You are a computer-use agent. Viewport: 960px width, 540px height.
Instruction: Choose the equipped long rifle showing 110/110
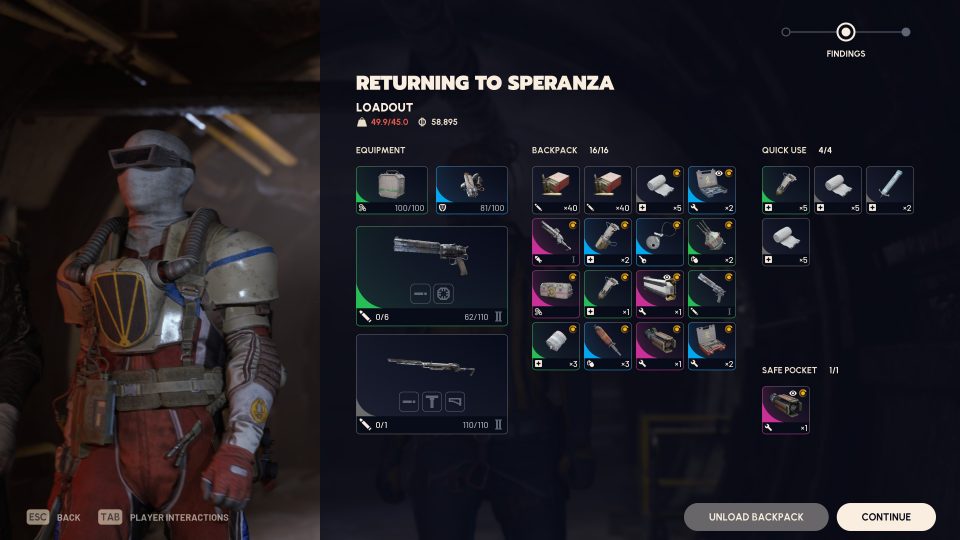432,384
